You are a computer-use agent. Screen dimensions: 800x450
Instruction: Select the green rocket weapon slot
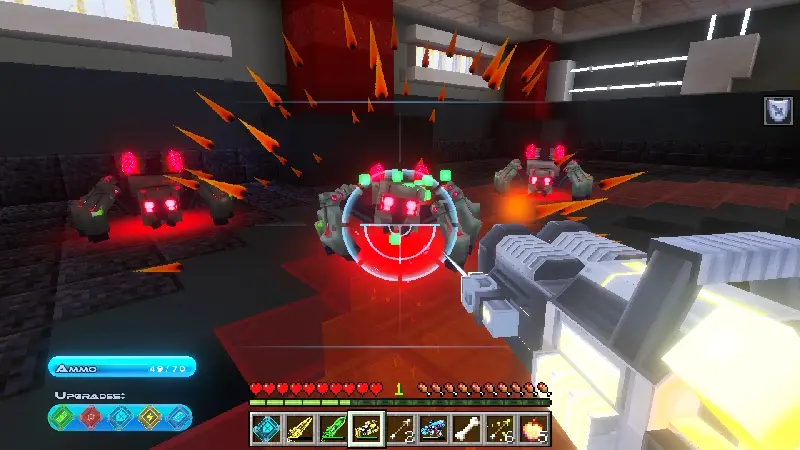point(332,429)
